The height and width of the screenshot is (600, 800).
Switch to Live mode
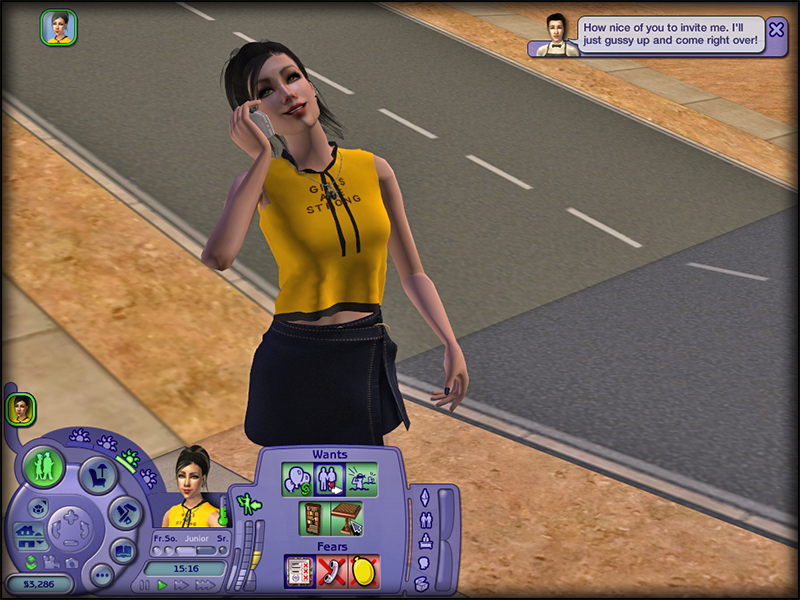tap(44, 467)
